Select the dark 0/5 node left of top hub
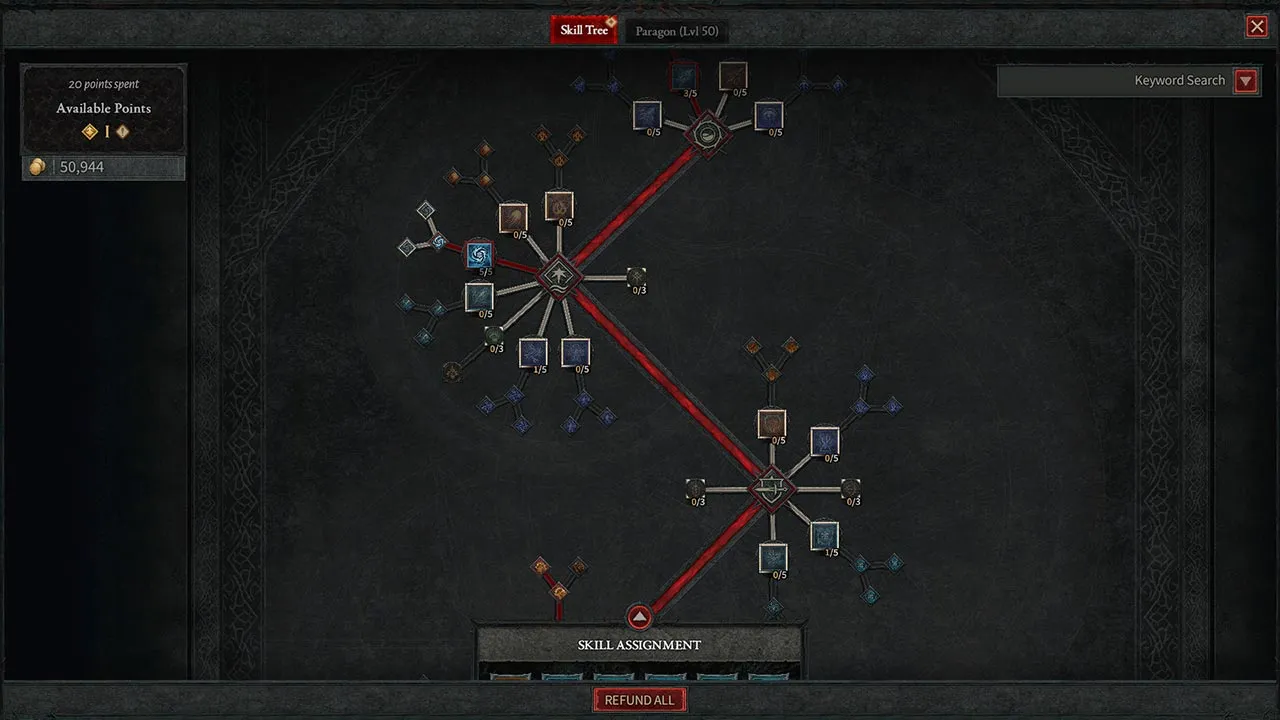This screenshot has width=1280, height=720. pyautogui.click(x=647, y=117)
